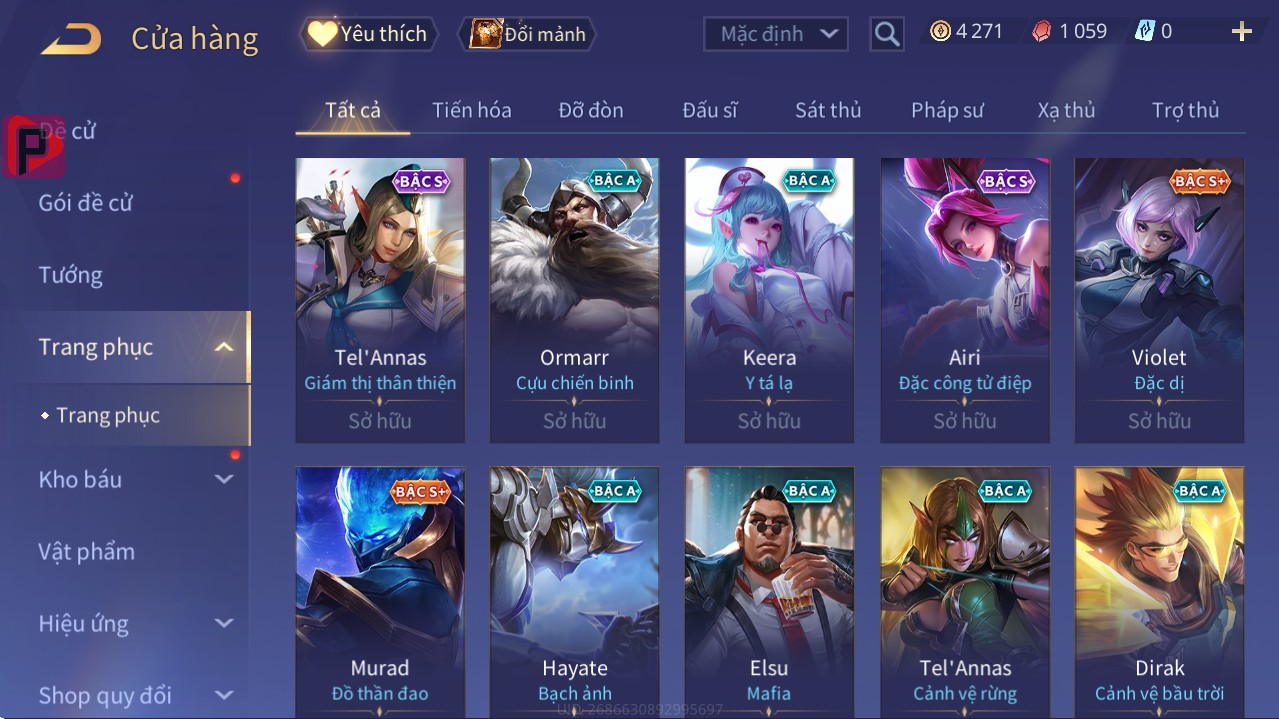Filter by Sát thủ class
Viewport: 1279px width, 719px height.
point(827,110)
